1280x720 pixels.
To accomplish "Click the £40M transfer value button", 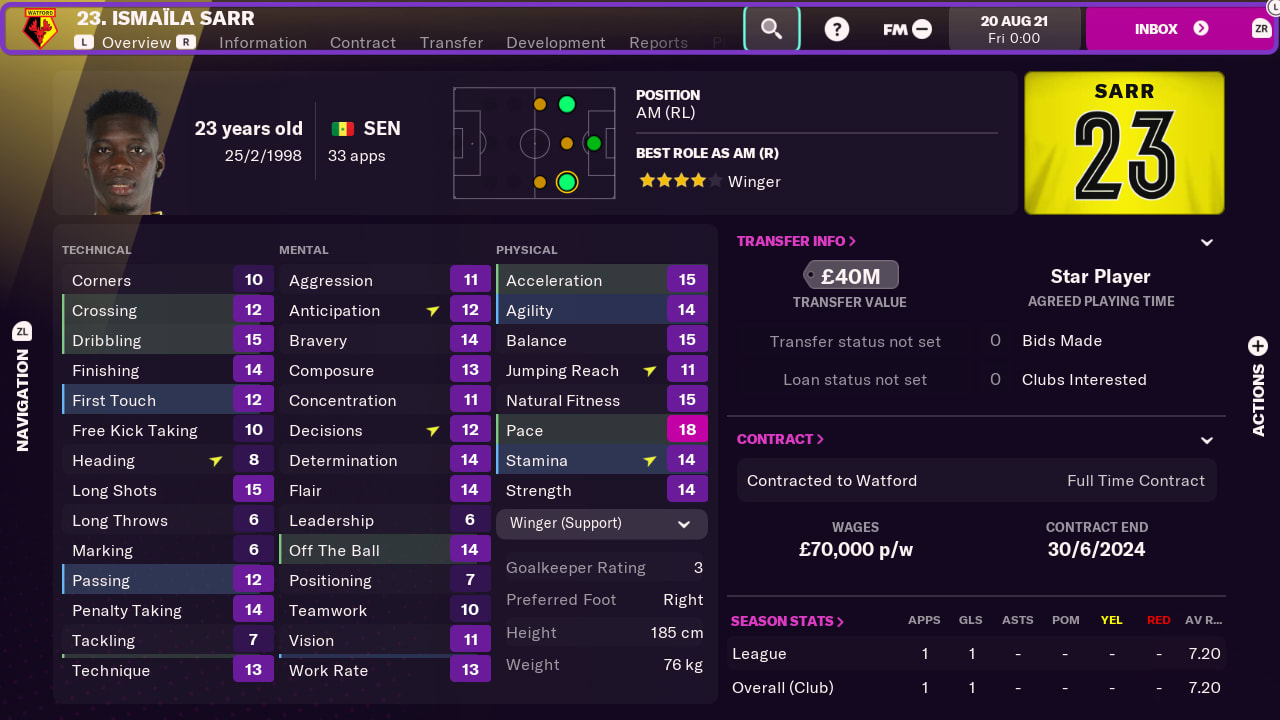I will pyautogui.click(x=851, y=274).
